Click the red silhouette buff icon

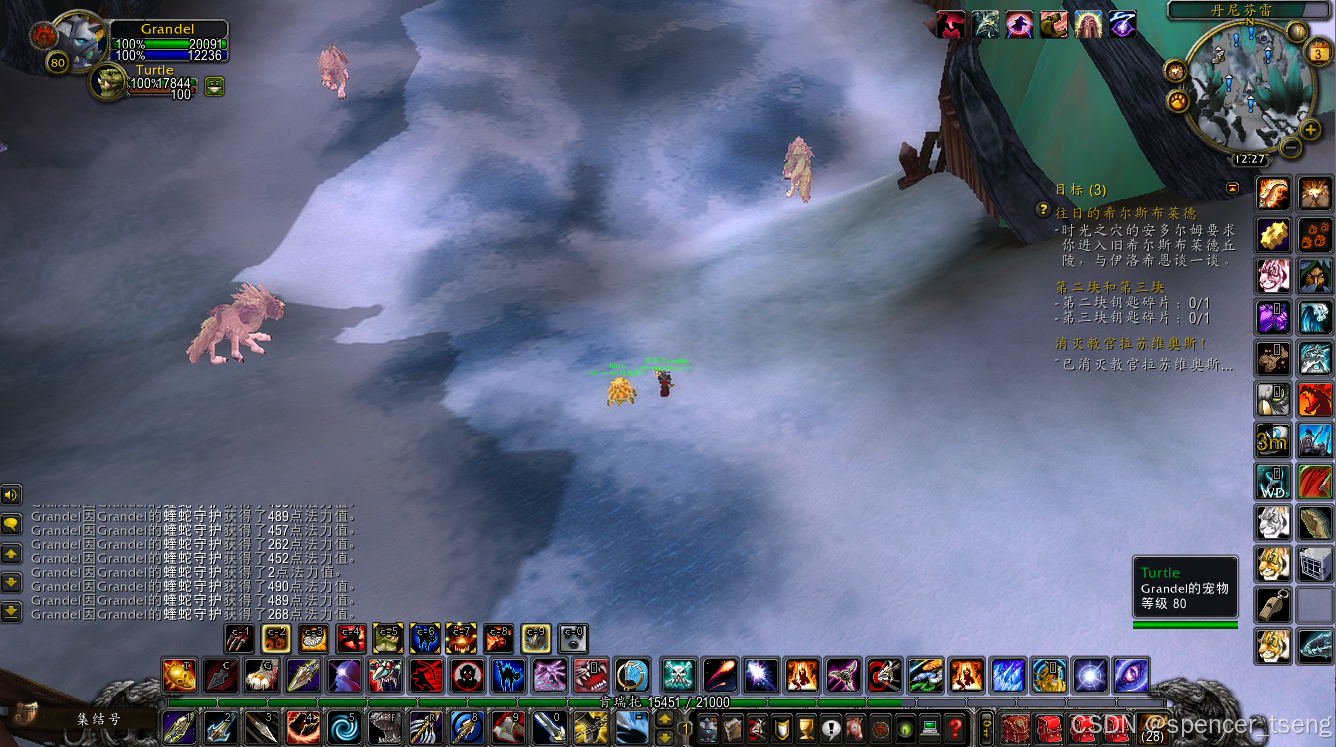[951, 24]
